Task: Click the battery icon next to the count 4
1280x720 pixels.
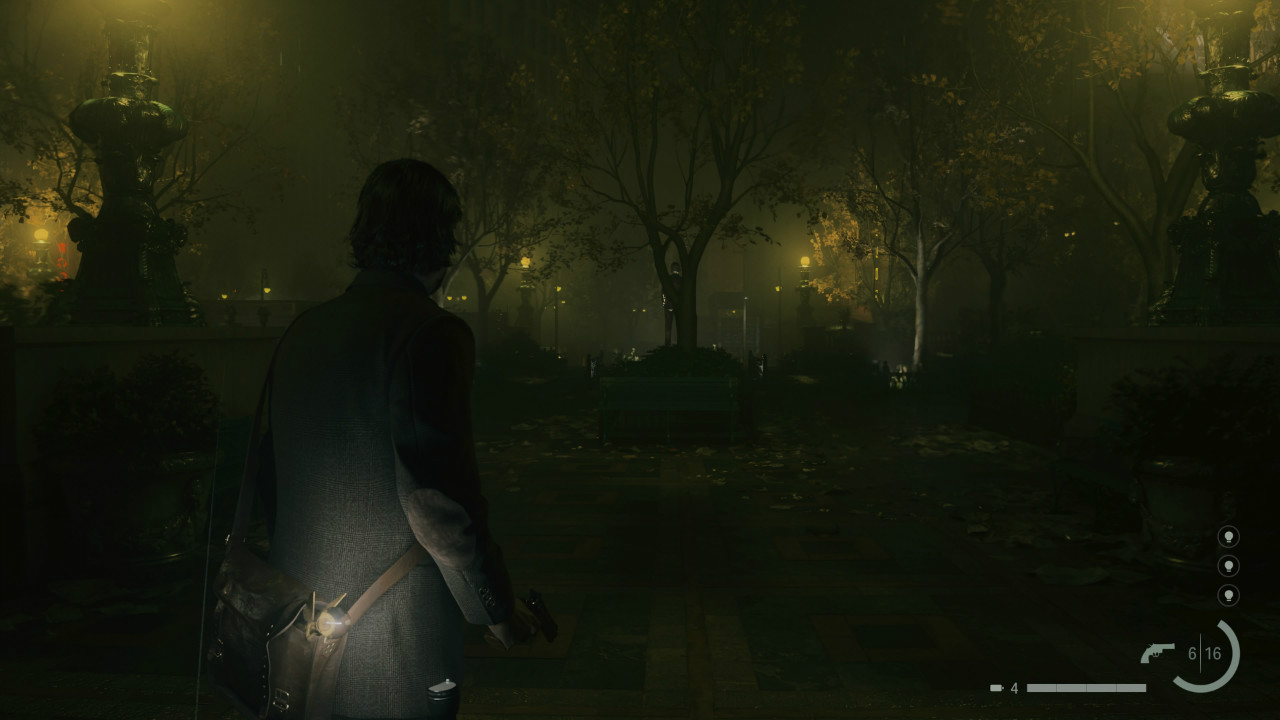Action: pyautogui.click(x=997, y=687)
